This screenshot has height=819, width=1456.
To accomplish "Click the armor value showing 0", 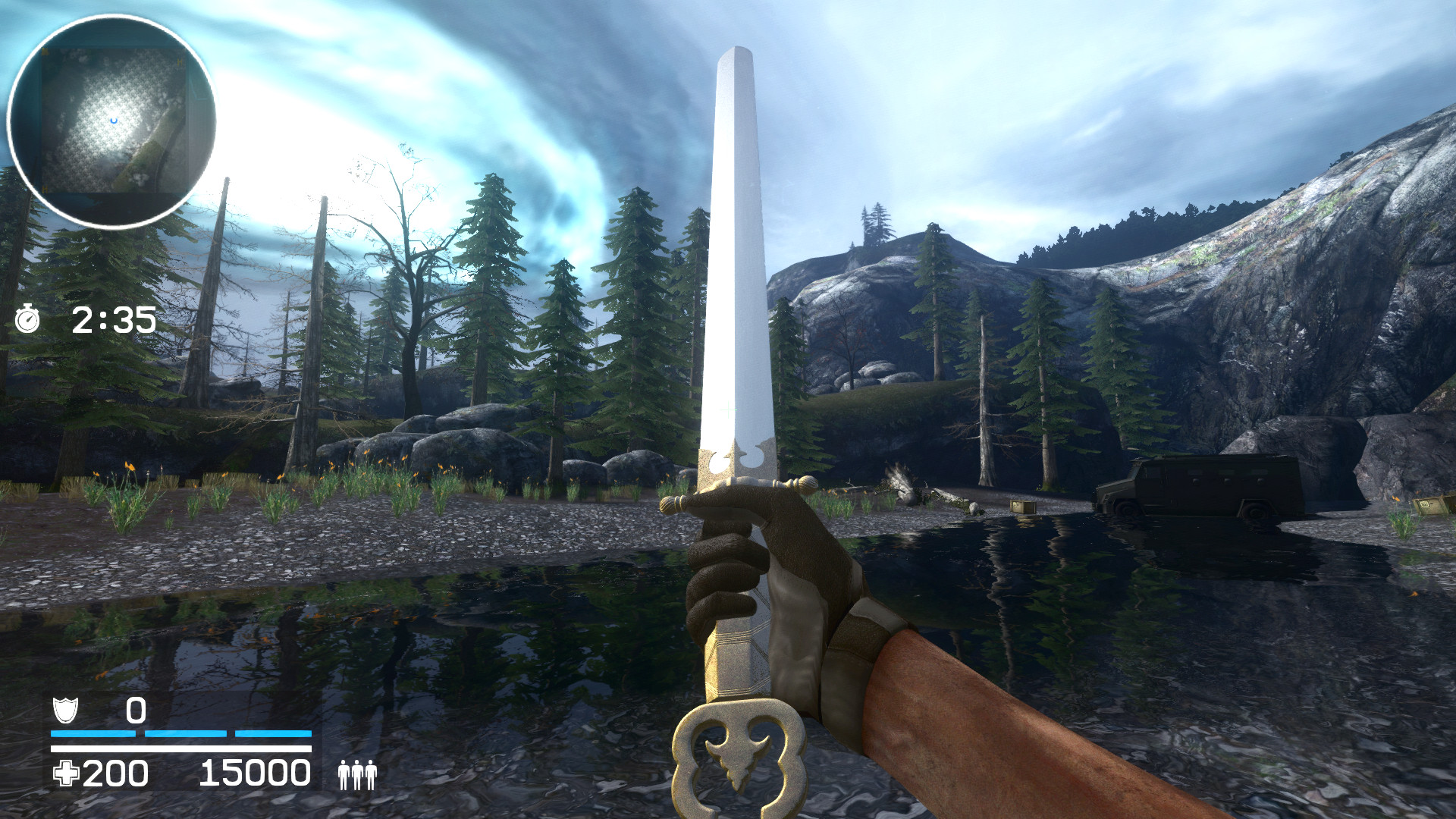I will pyautogui.click(x=136, y=711).
